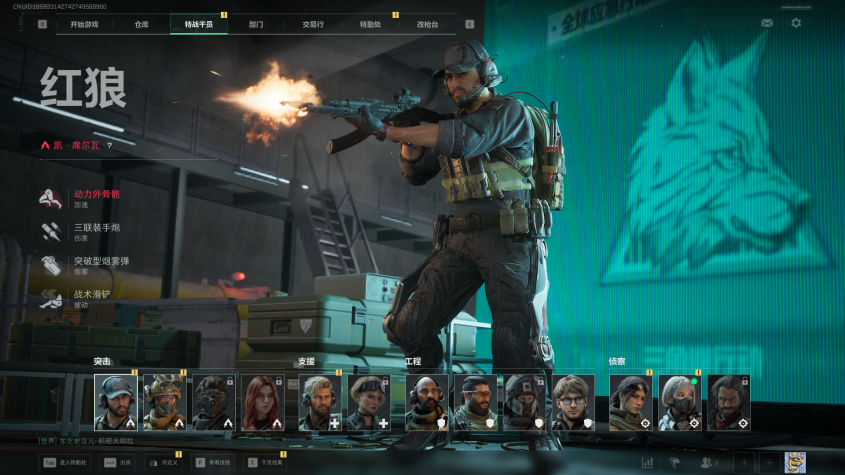This screenshot has width=845, height=475.
Task: Select the bald bearded engineer operator portrait
Action: (426, 402)
